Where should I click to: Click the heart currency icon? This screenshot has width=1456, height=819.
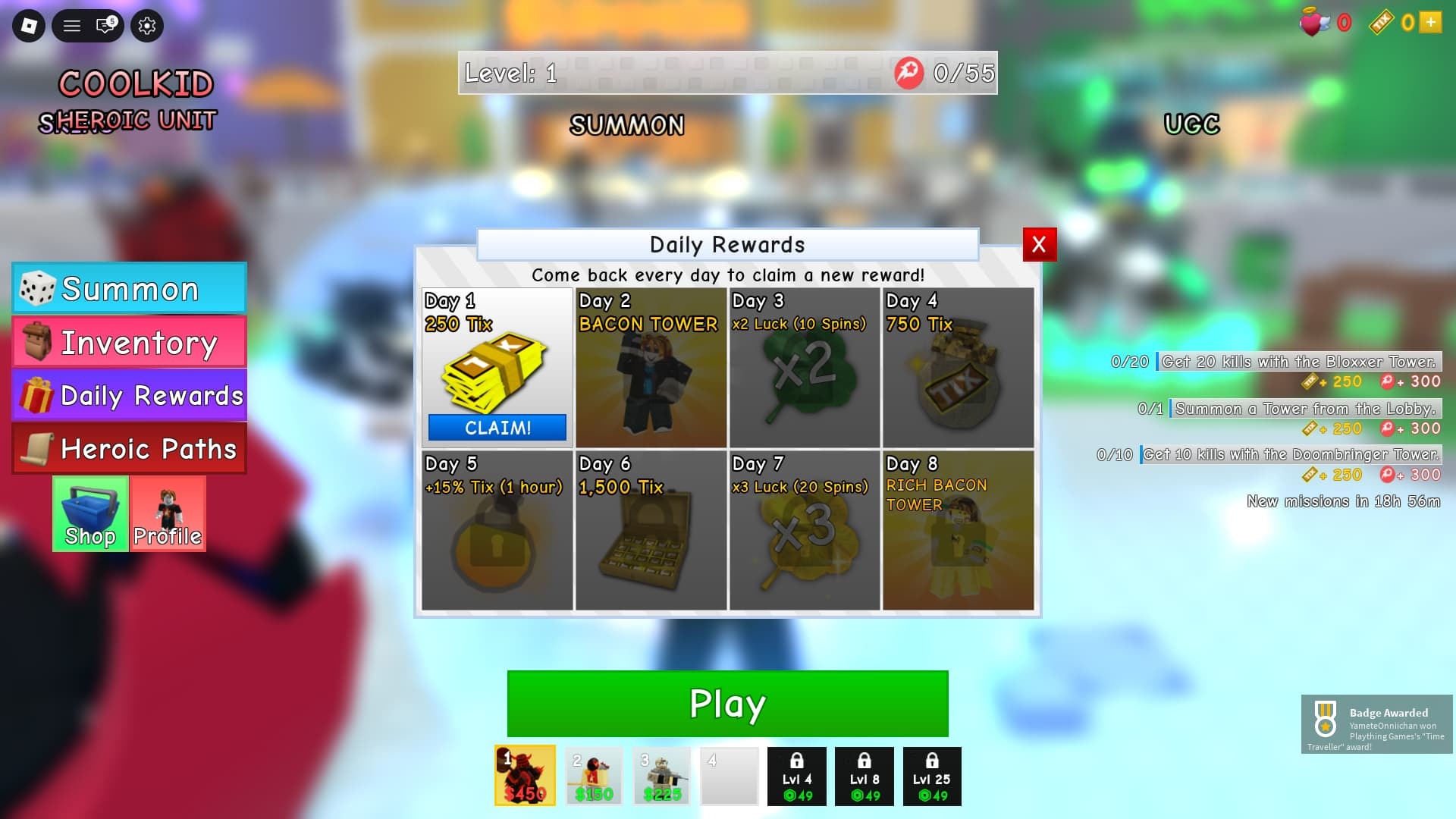point(1316,23)
